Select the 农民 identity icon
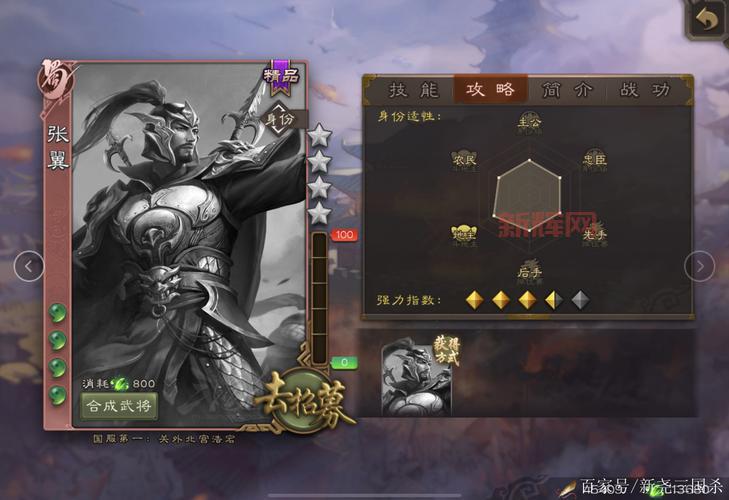Viewport: 729px width, 500px height. [464, 159]
